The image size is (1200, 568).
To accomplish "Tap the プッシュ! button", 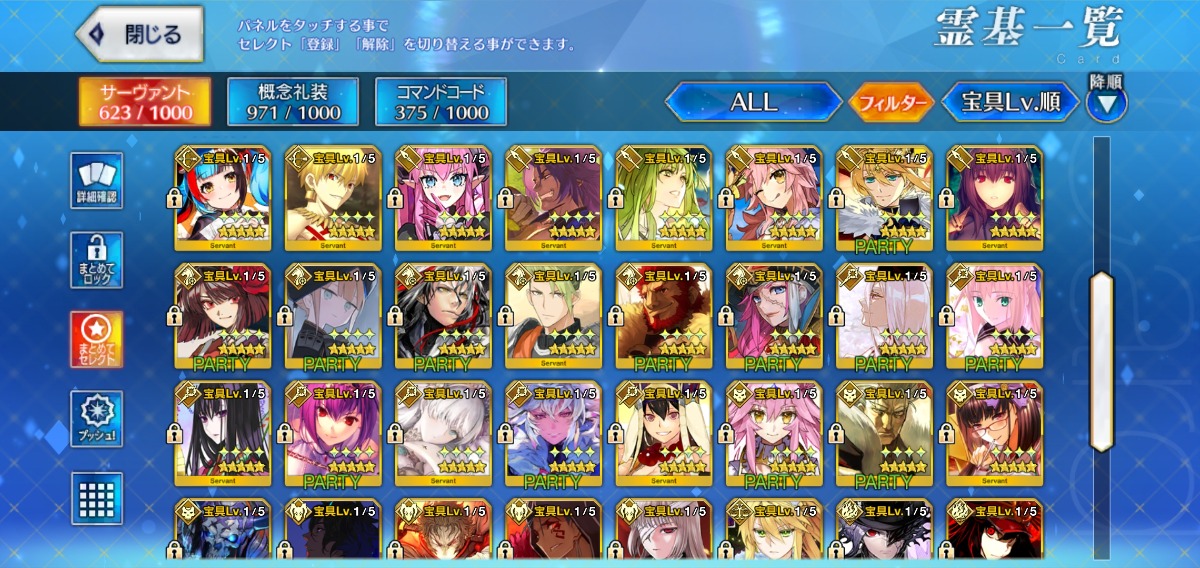I will [97, 419].
